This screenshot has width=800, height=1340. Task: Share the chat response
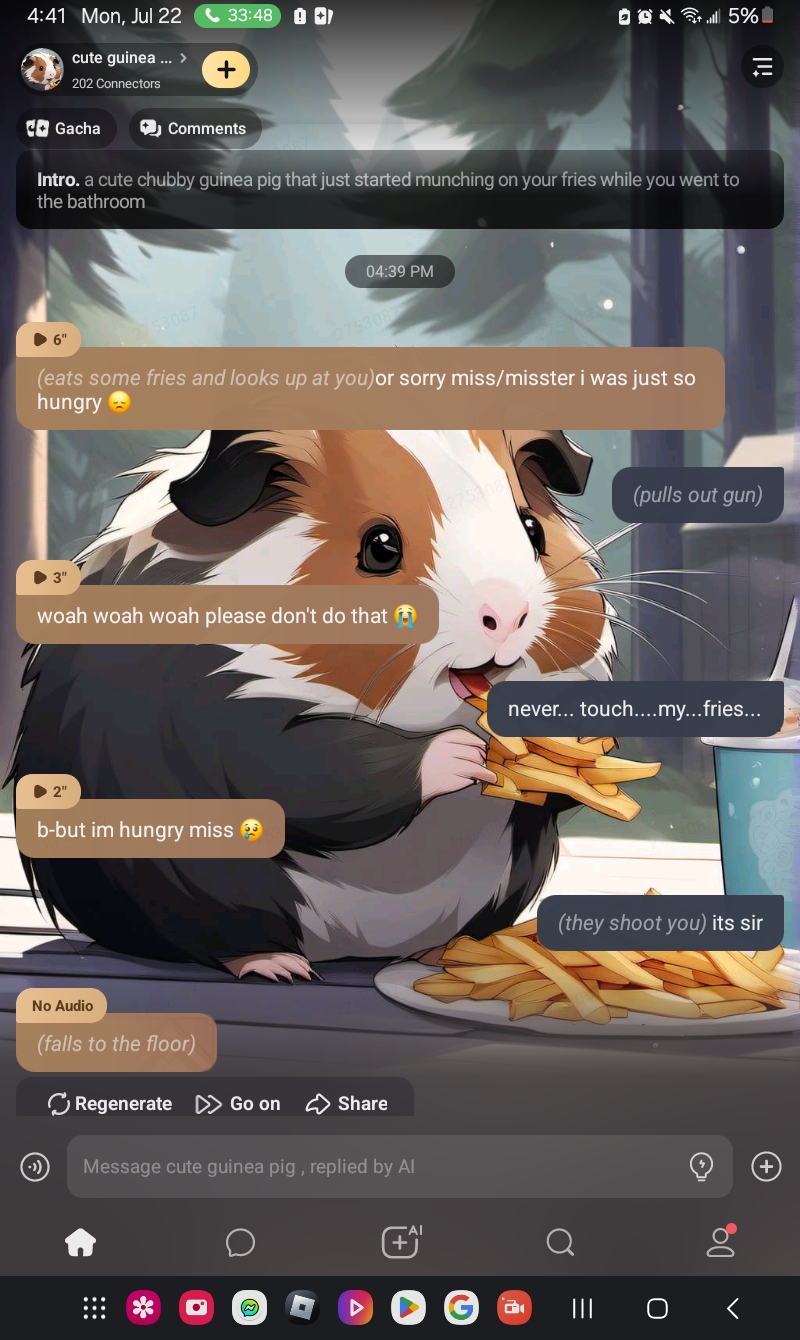tap(346, 1103)
